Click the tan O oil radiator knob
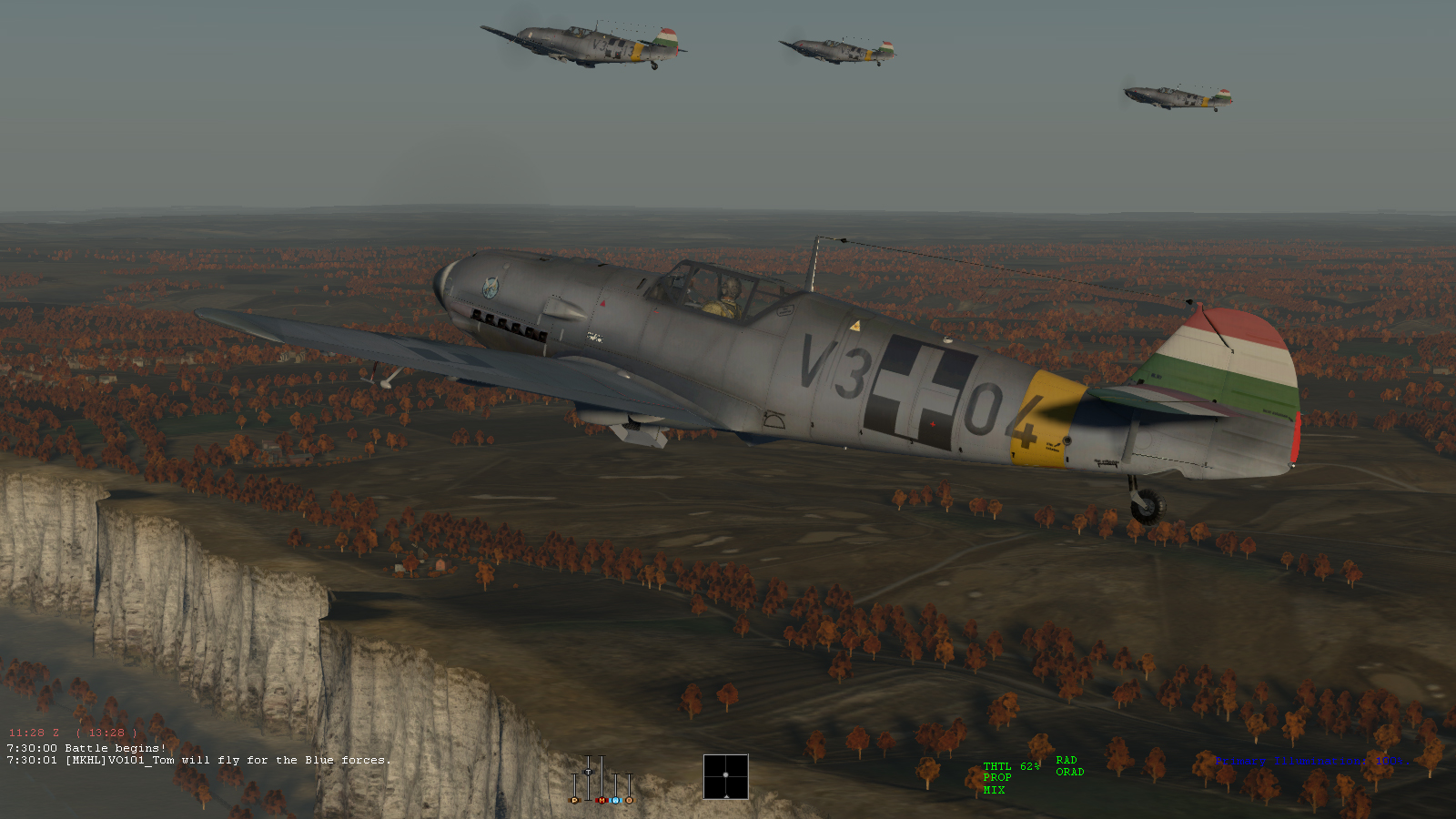1456x819 pixels. coord(629,801)
